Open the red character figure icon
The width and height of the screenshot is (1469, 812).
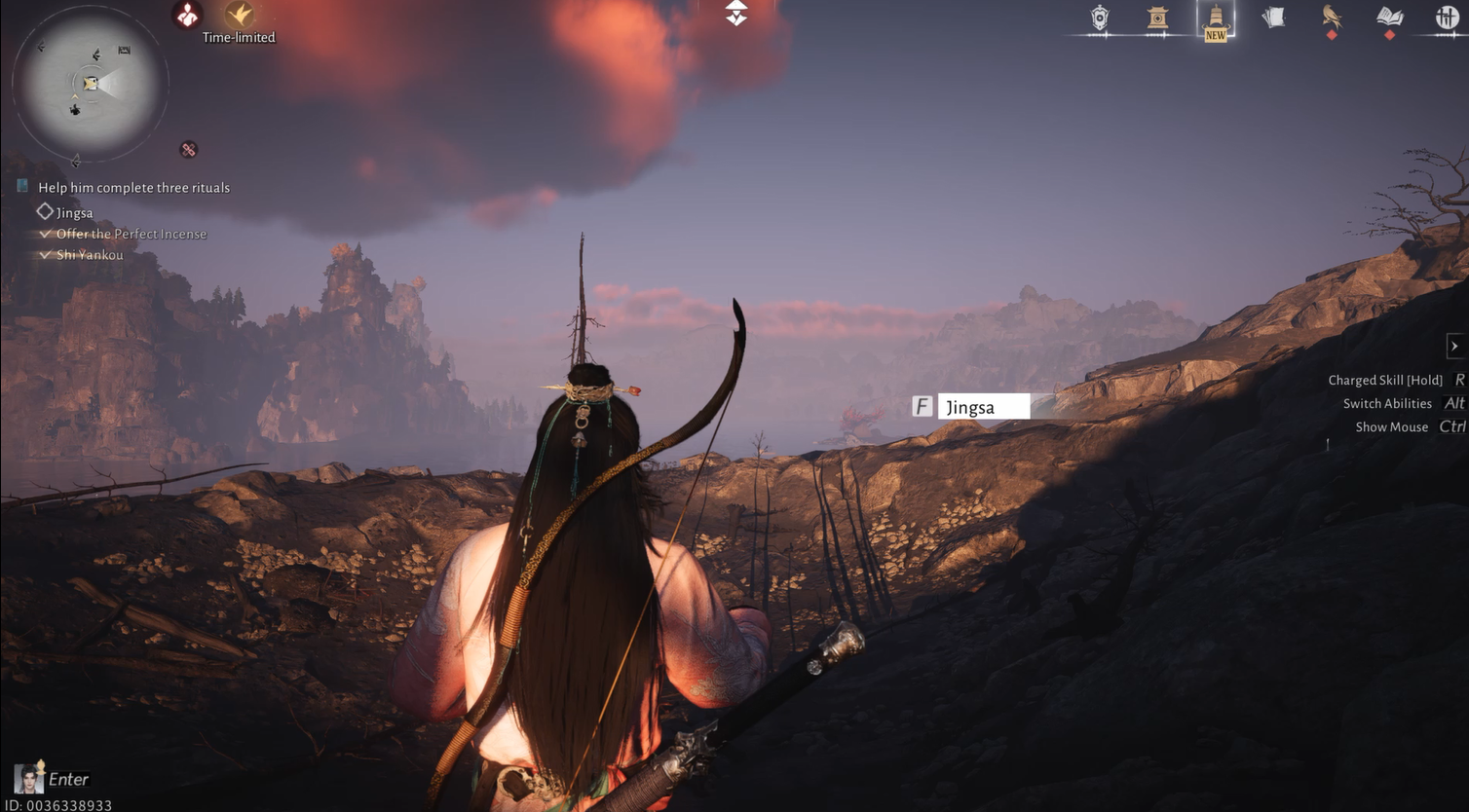click(187, 15)
